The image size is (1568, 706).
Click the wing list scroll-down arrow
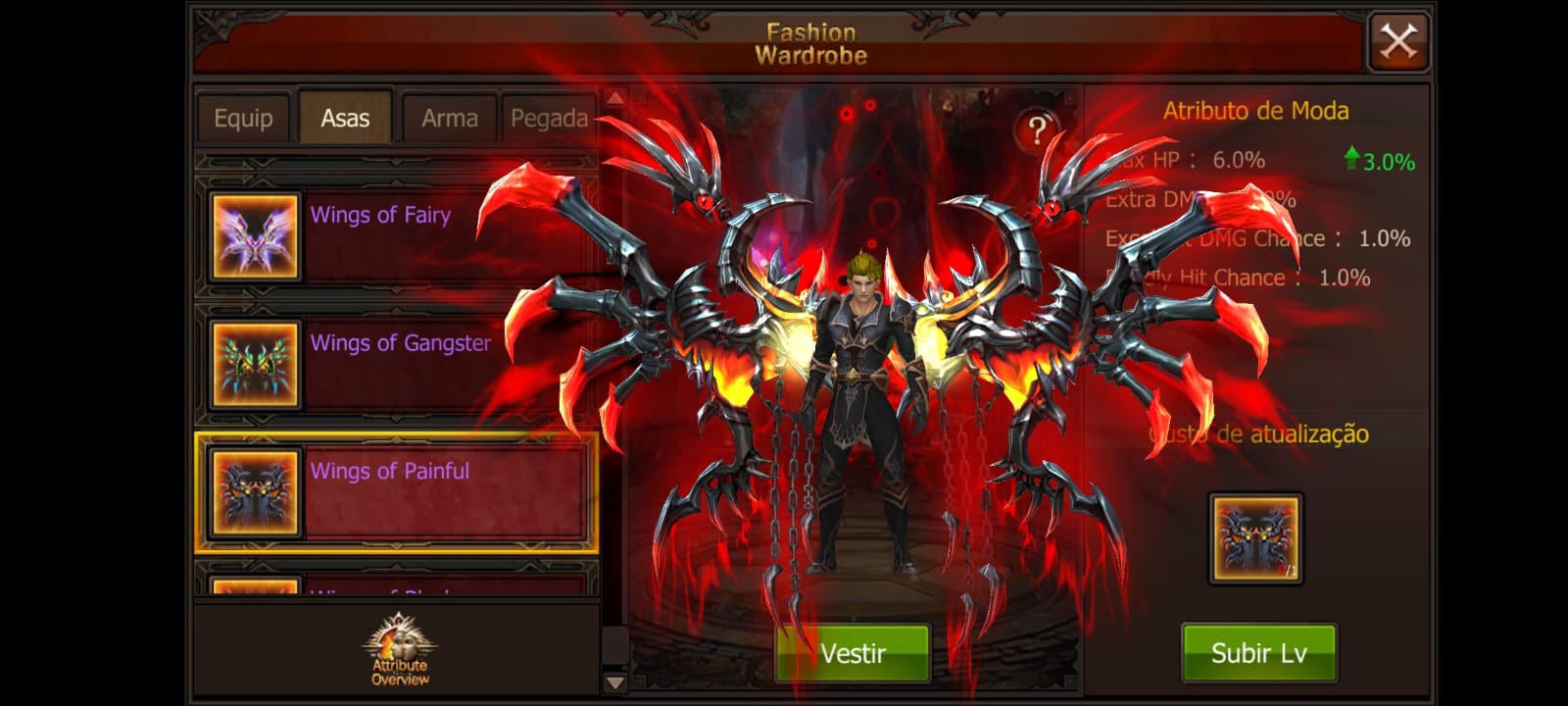pyautogui.click(x=614, y=682)
